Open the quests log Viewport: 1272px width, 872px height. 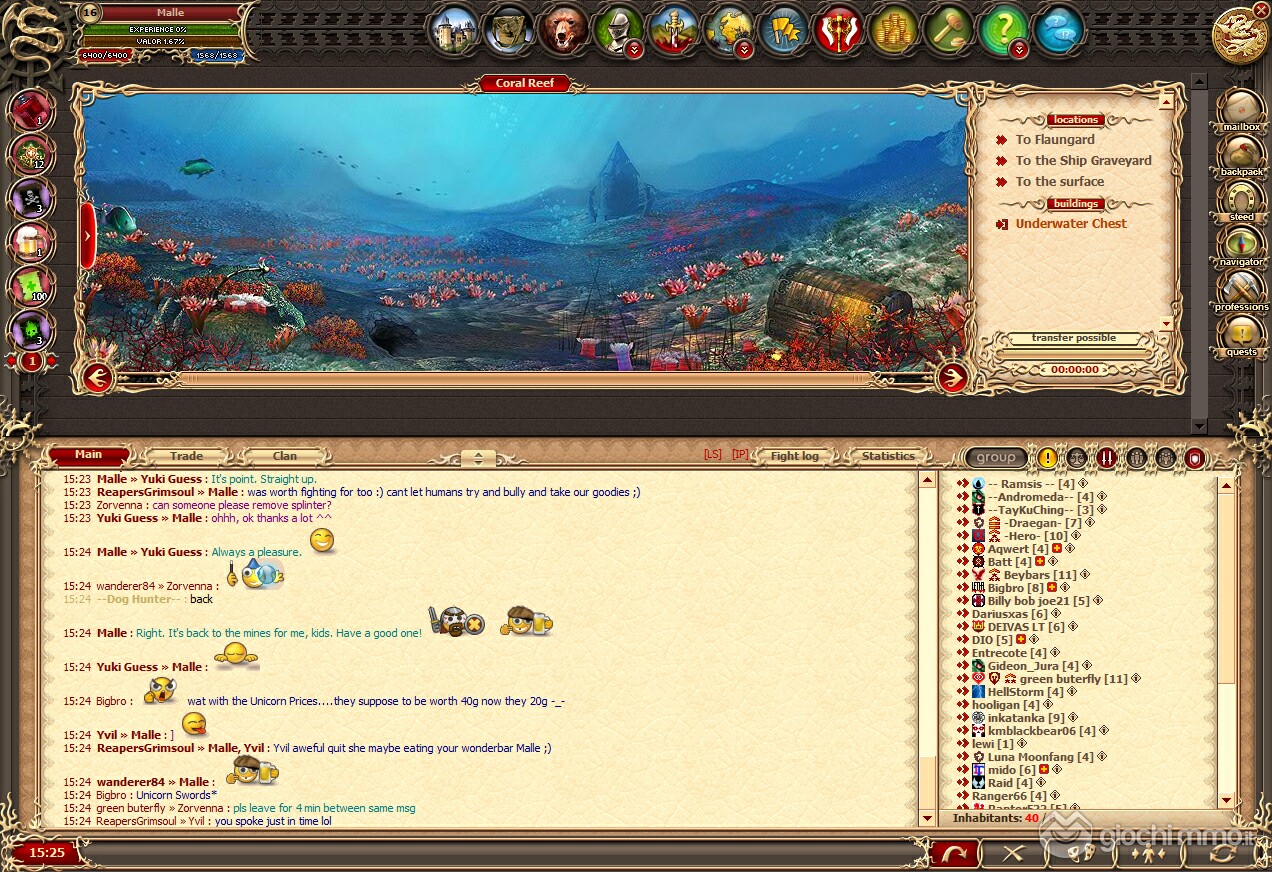click(1241, 335)
